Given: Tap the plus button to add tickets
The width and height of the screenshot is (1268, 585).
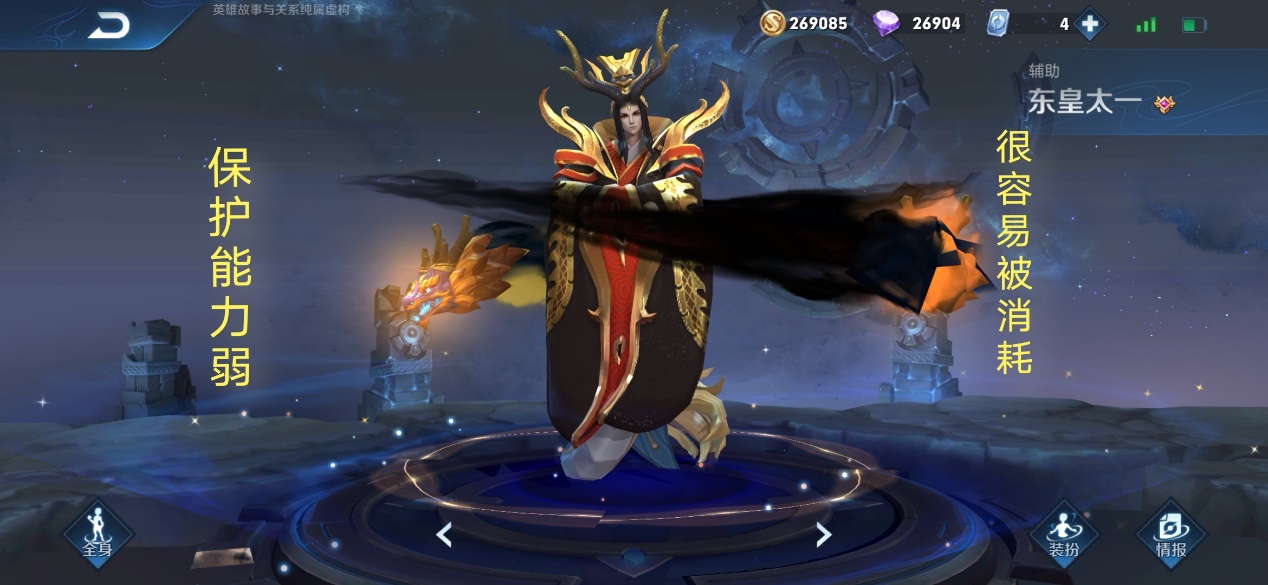Looking at the screenshot, I should 1089,24.
